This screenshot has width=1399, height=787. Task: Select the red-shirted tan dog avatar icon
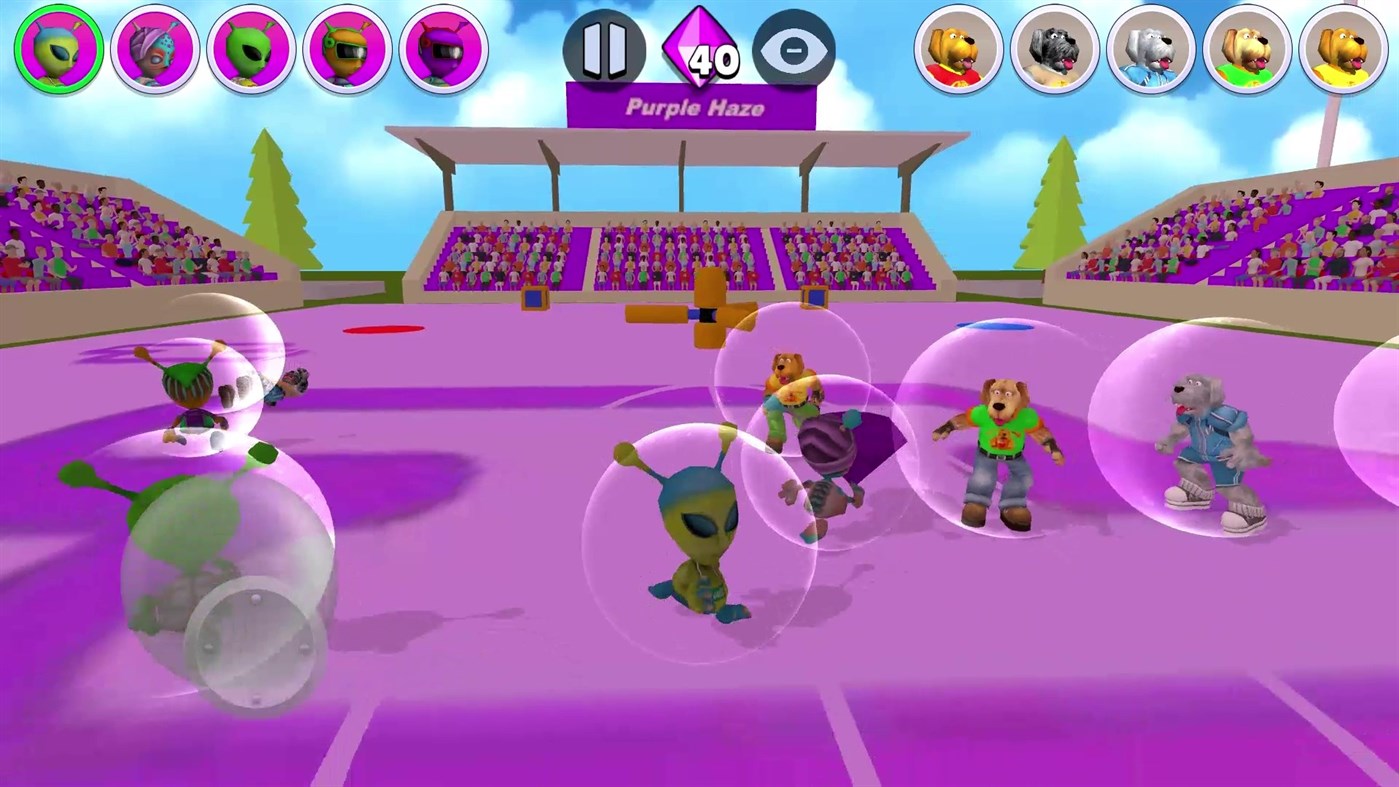960,48
